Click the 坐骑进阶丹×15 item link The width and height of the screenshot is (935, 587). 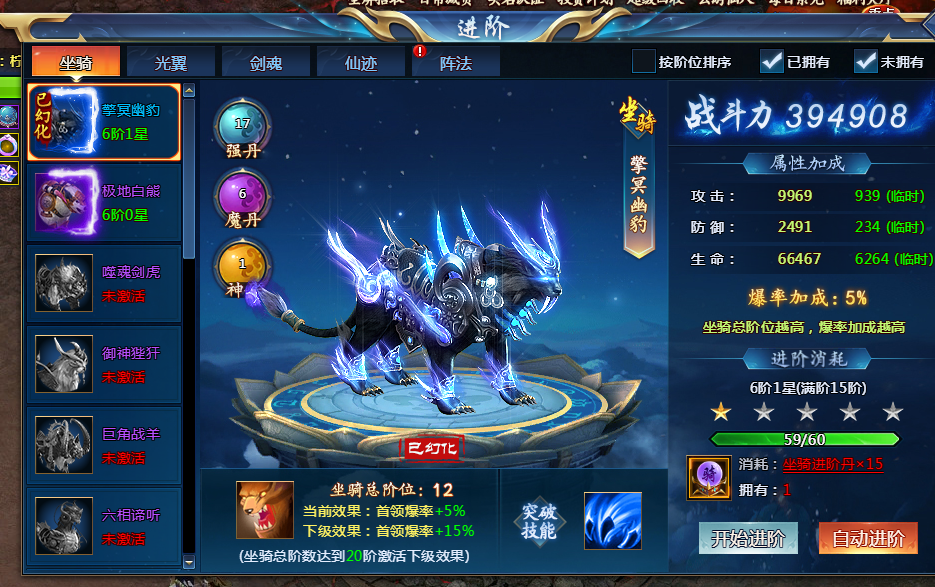tap(832, 465)
